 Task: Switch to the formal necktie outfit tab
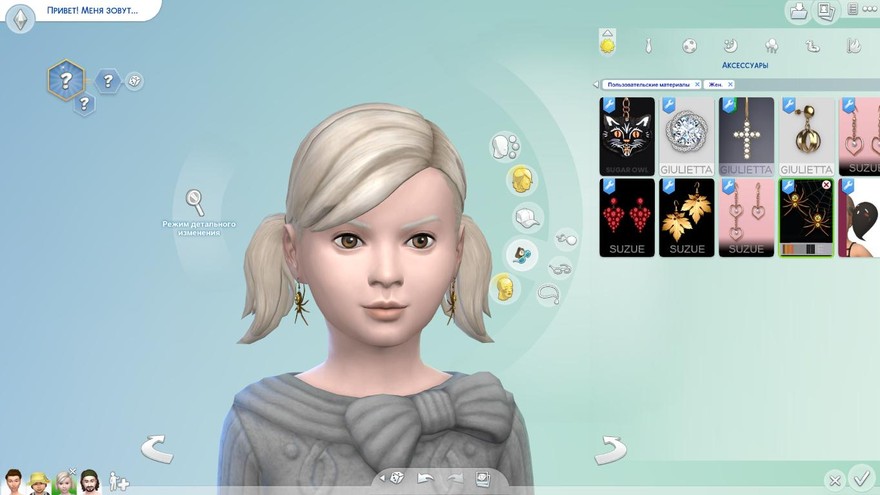(x=648, y=46)
